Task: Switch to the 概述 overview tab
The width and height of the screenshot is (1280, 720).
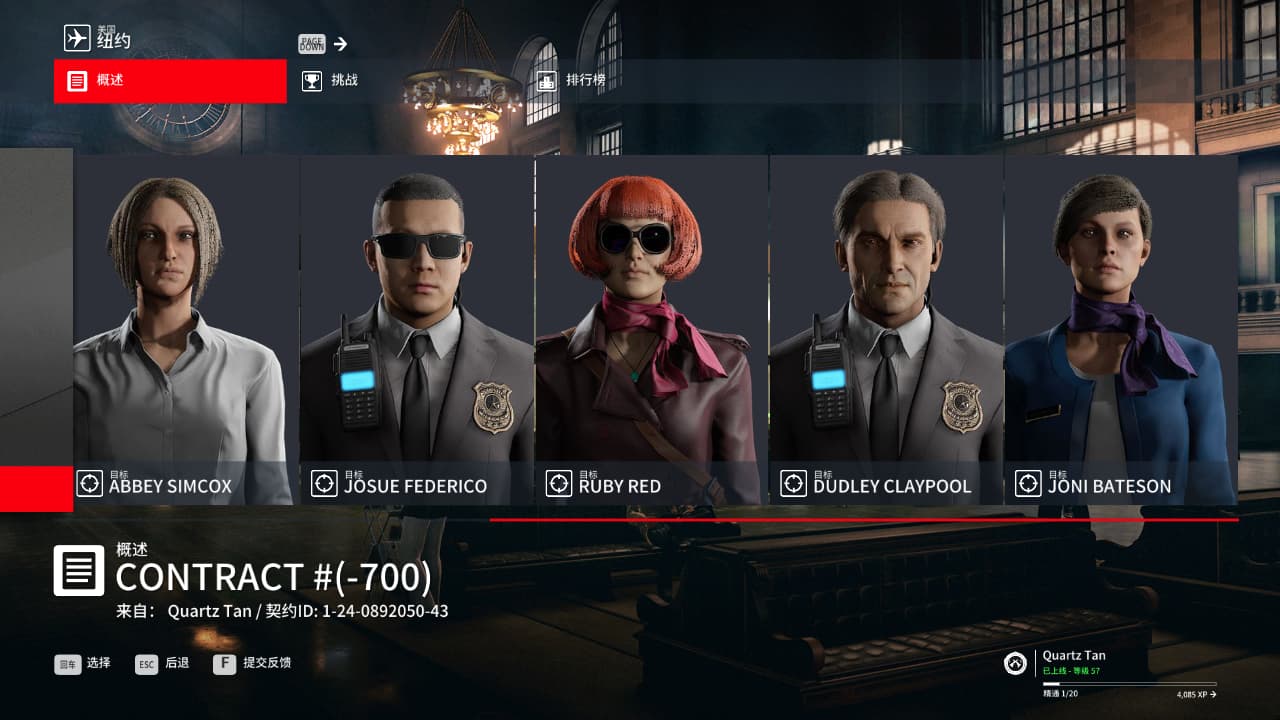Action: (170, 81)
